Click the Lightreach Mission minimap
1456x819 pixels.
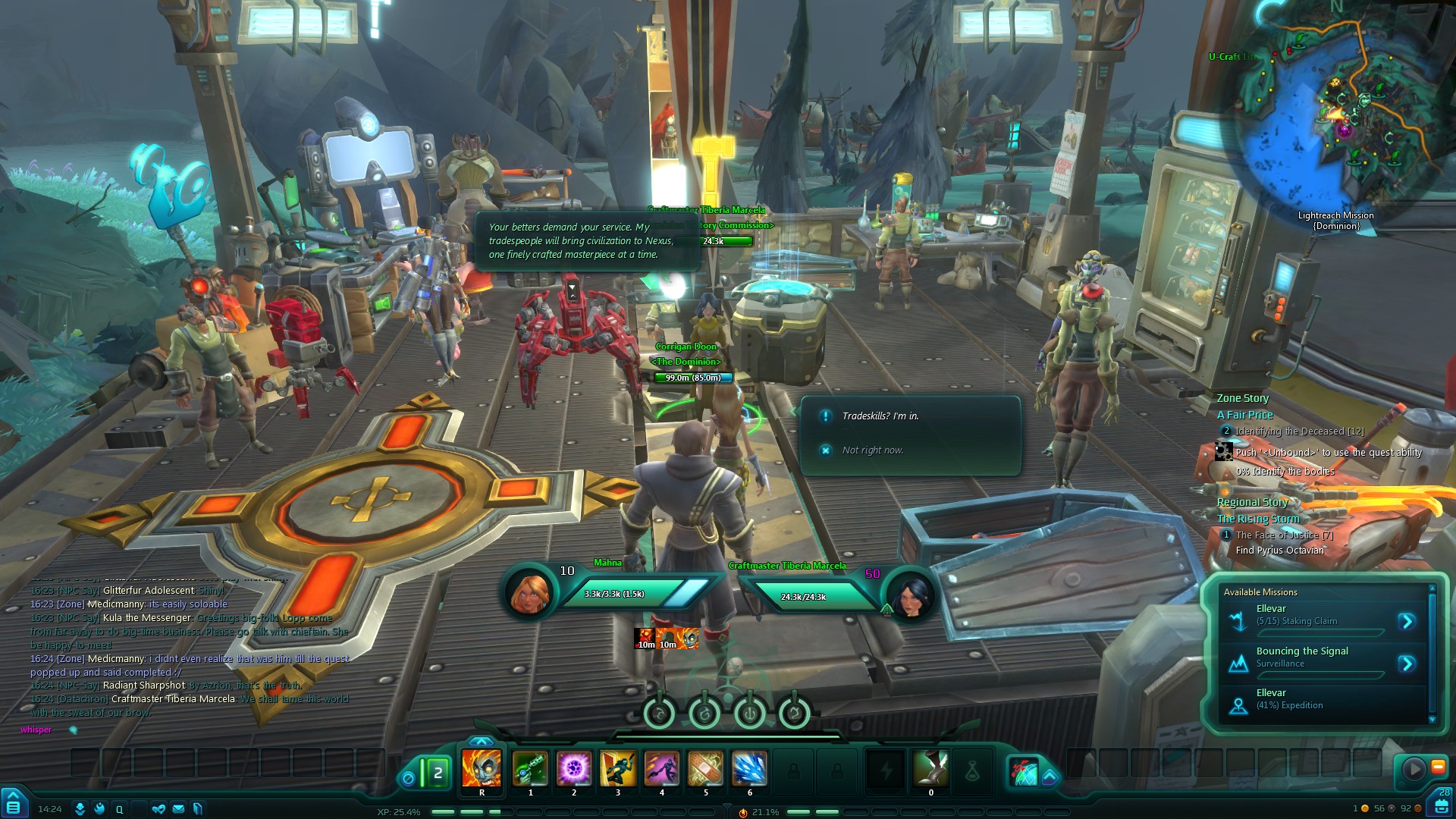coord(1342,114)
